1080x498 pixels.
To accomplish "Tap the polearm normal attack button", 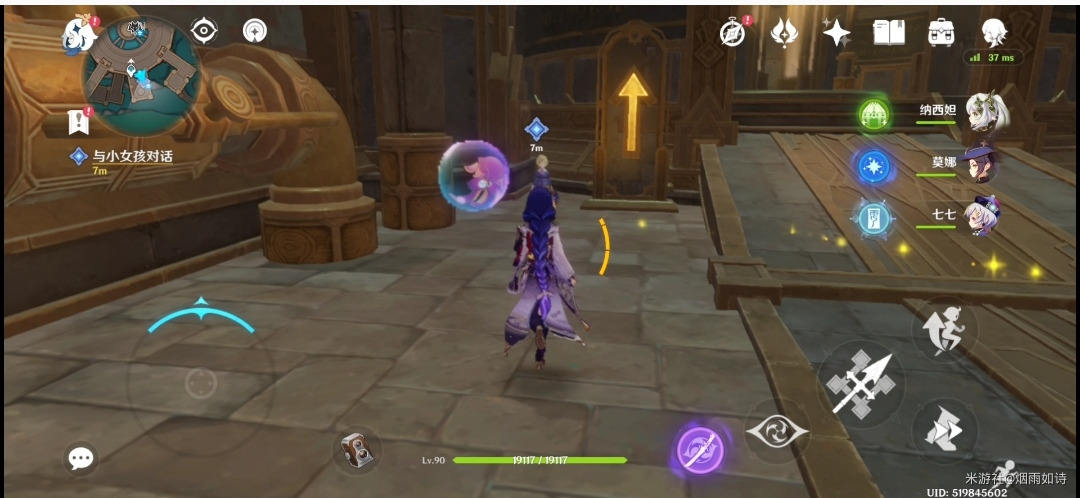I will click(861, 384).
